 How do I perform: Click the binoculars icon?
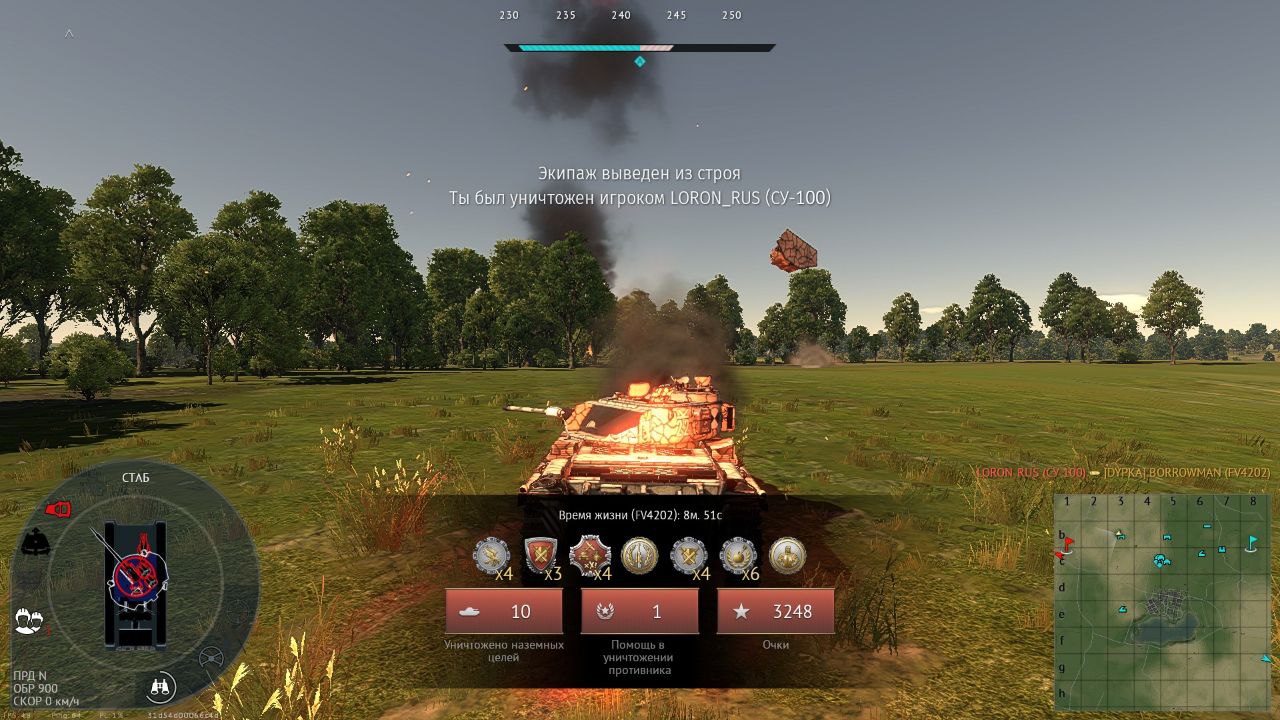pyautogui.click(x=159, y=686)
